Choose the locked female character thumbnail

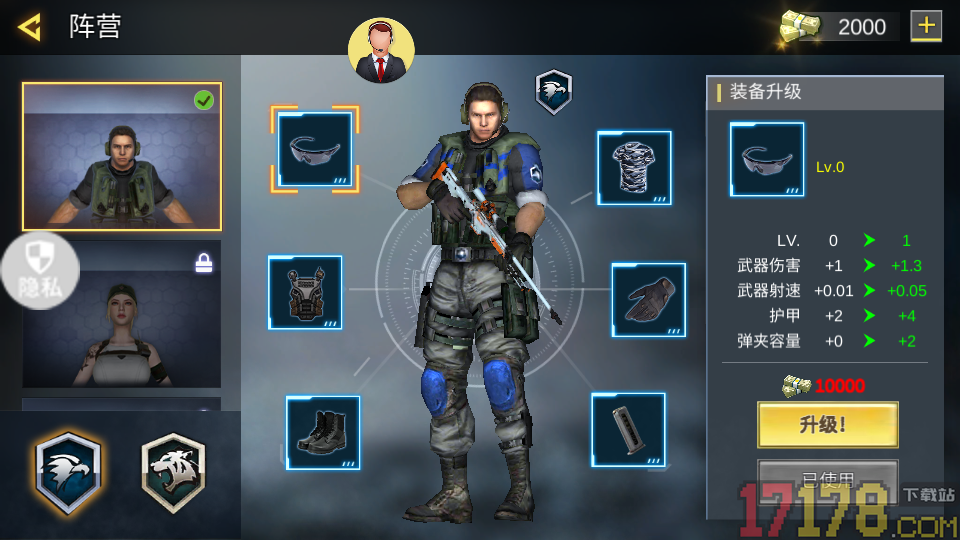pos(122,314)
